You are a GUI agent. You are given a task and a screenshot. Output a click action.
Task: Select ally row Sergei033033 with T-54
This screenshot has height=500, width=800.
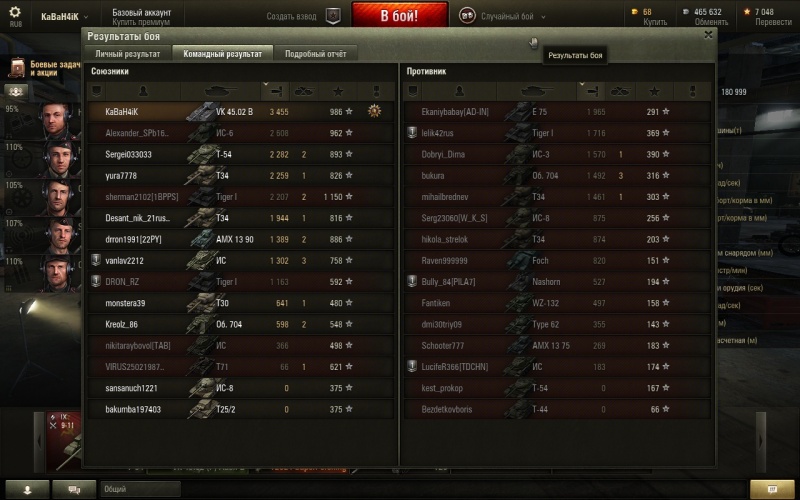point(238,154)
